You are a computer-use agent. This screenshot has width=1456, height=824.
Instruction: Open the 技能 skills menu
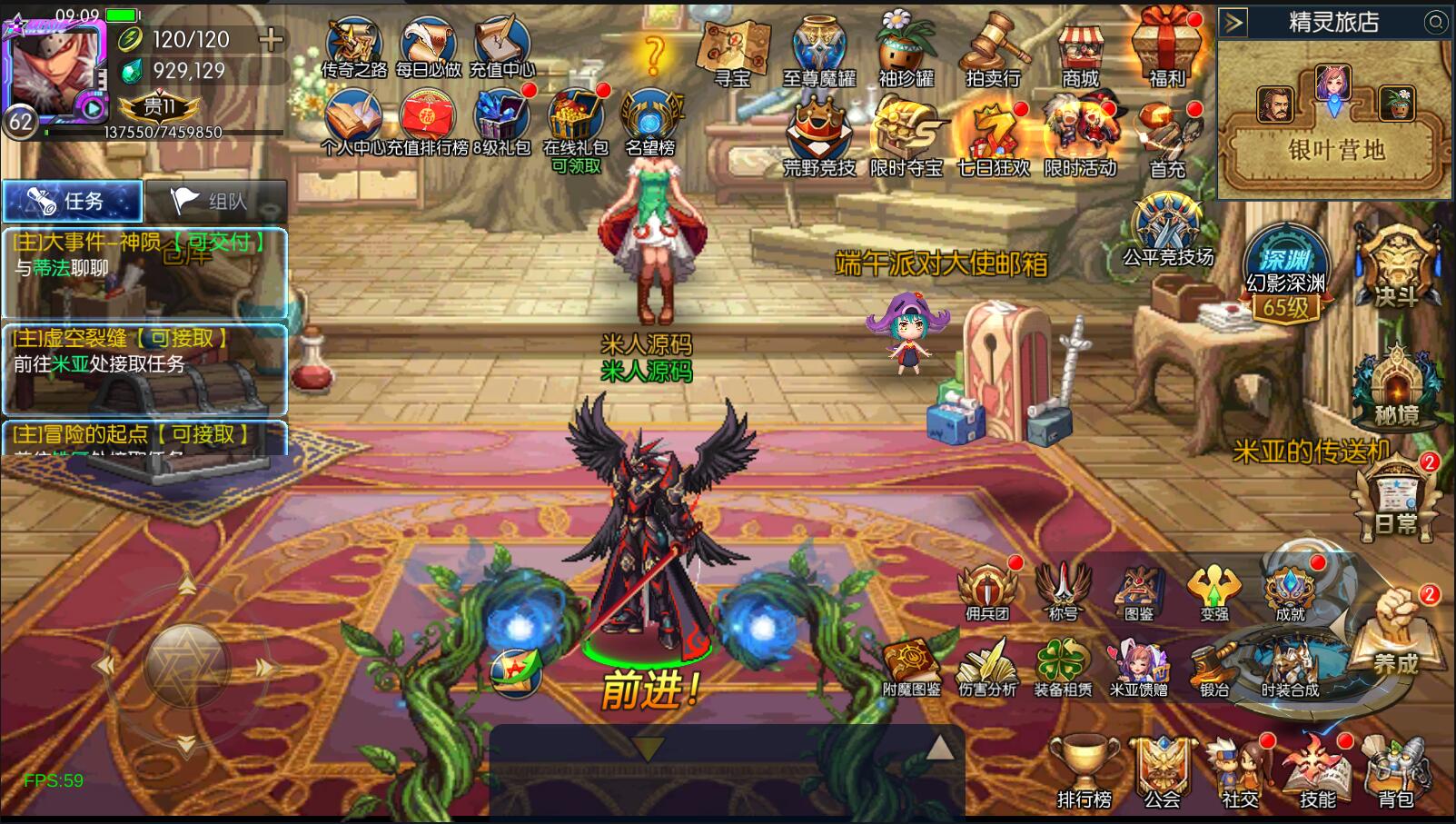coord(1317,772)
